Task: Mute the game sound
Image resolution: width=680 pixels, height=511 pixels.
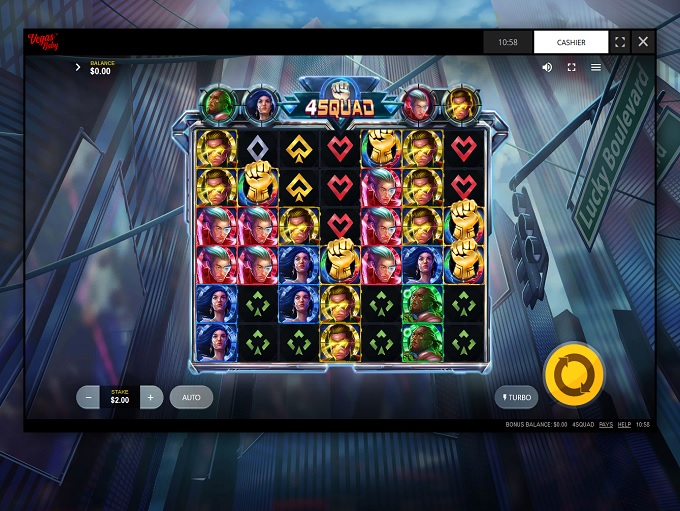Action: tap(547, 67)
